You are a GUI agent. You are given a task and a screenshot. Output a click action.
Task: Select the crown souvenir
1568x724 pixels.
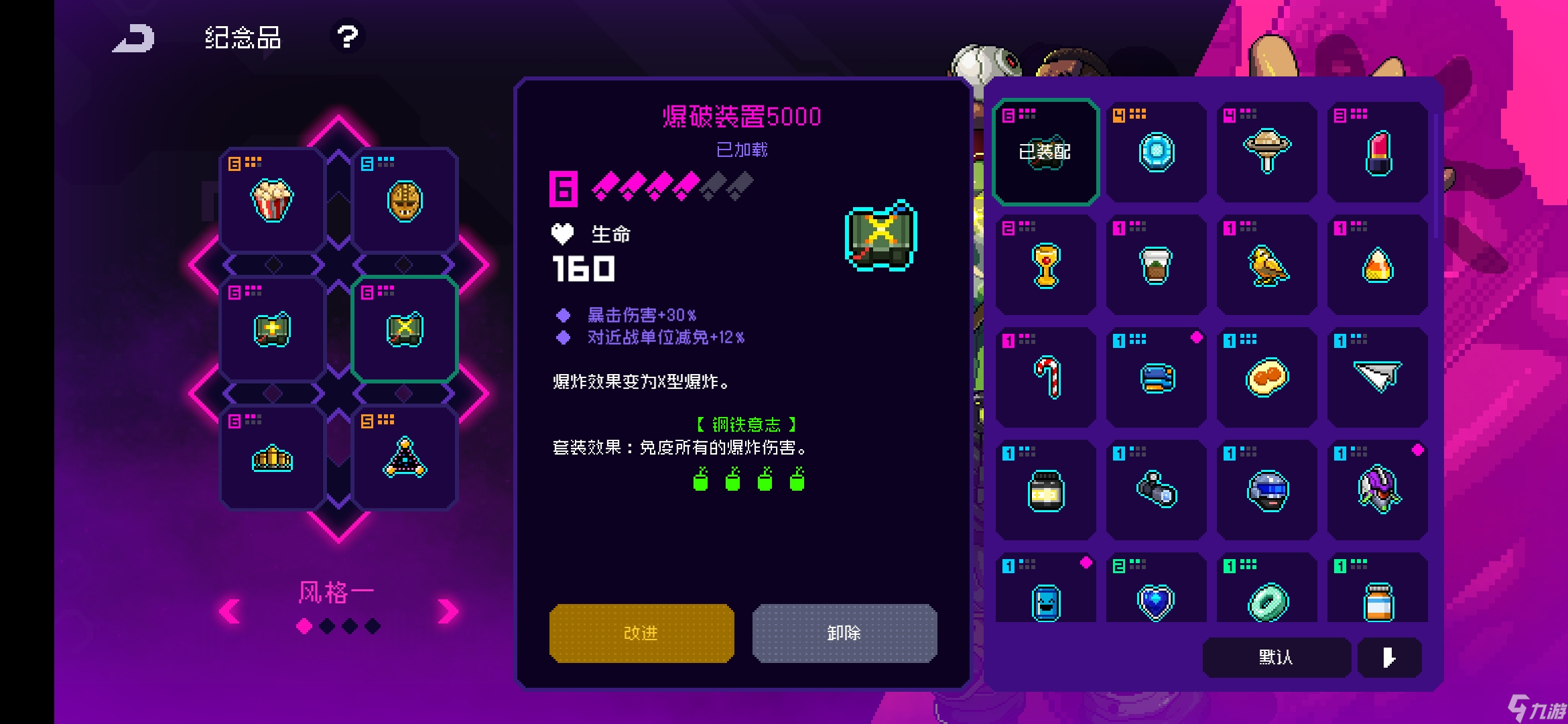(271, 458)
